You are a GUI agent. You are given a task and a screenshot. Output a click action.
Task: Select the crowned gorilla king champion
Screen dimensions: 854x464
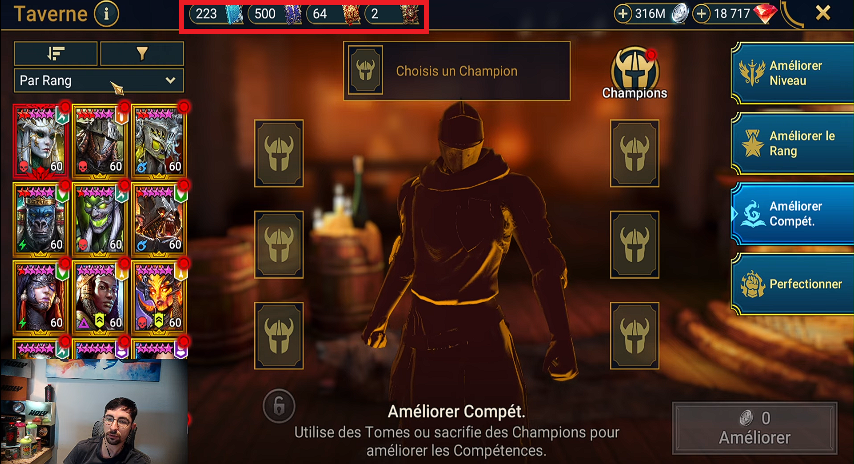coord(41,216)
